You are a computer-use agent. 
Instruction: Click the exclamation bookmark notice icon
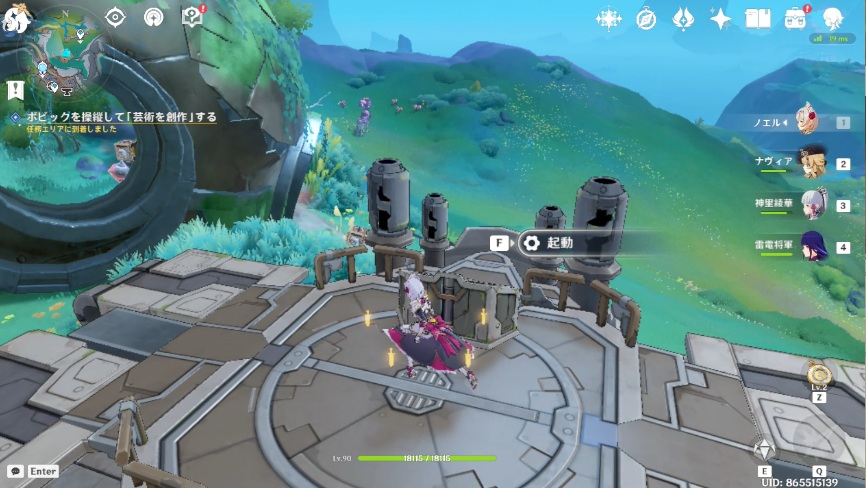point(15,90)
